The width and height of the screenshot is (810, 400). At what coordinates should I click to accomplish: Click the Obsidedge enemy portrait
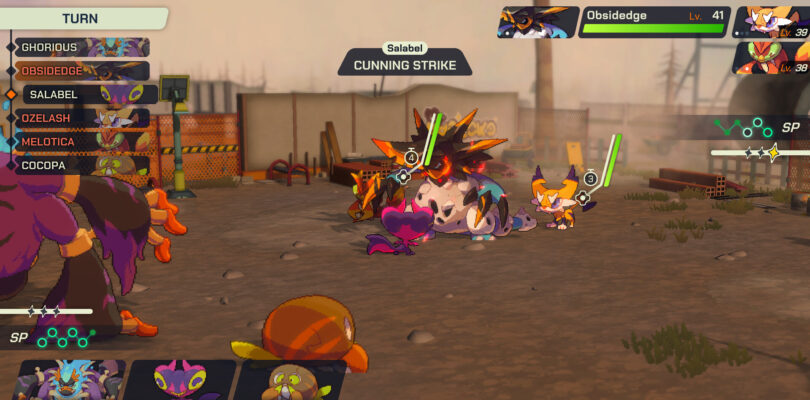pos(538,22)
